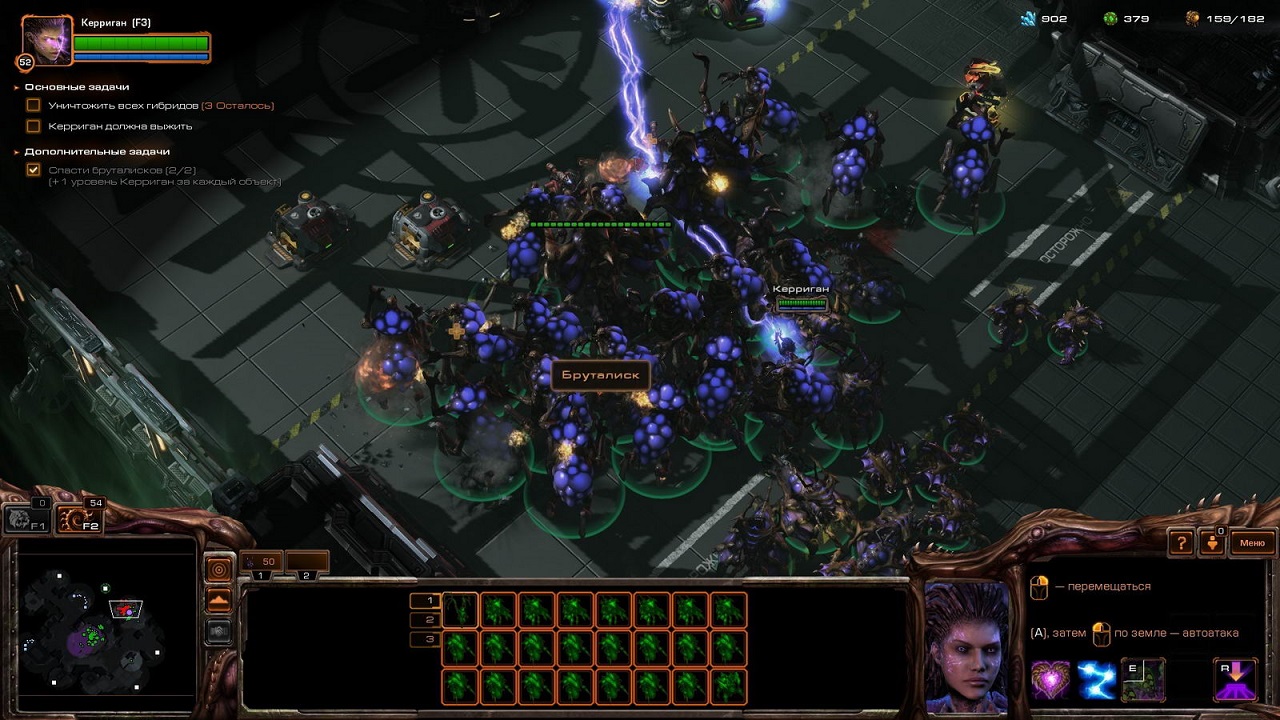This screenshot has width=1280, height=720.
Task: Select Kerrigan's hero portrait icon
Action: 47,41
